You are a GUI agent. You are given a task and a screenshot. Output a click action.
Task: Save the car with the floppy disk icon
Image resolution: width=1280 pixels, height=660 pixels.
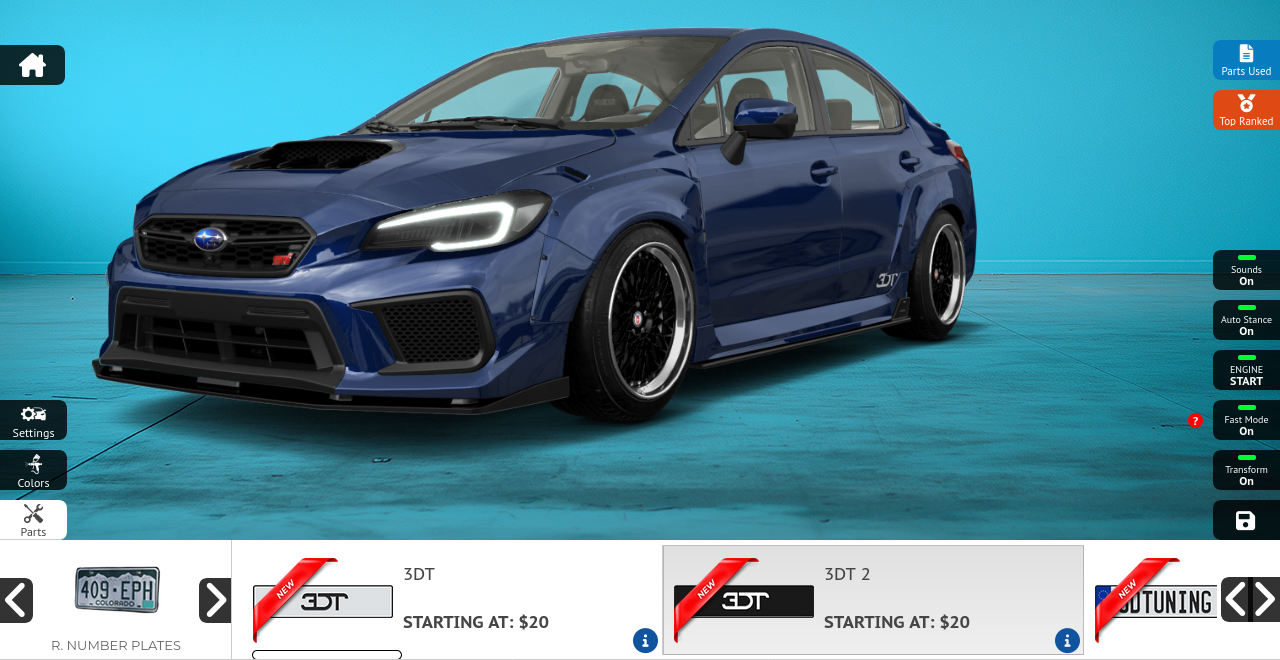[1245, 520]
